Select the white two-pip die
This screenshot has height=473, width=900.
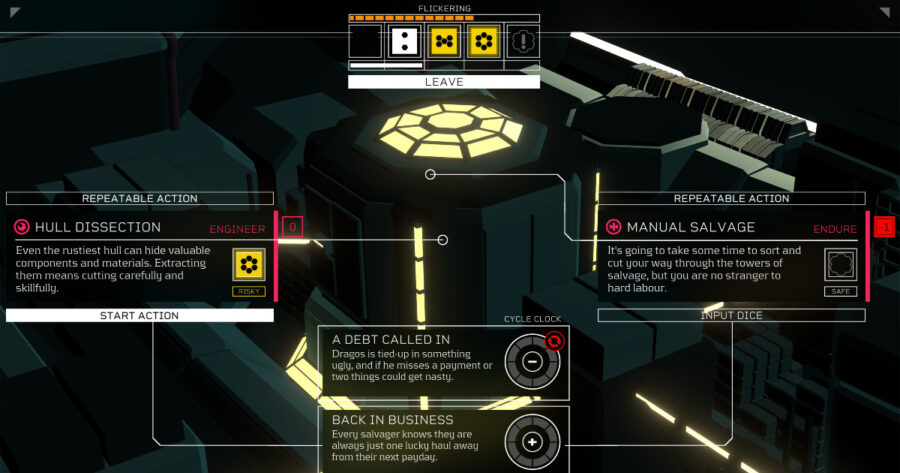pyautogui.click(x=404, y=41)
